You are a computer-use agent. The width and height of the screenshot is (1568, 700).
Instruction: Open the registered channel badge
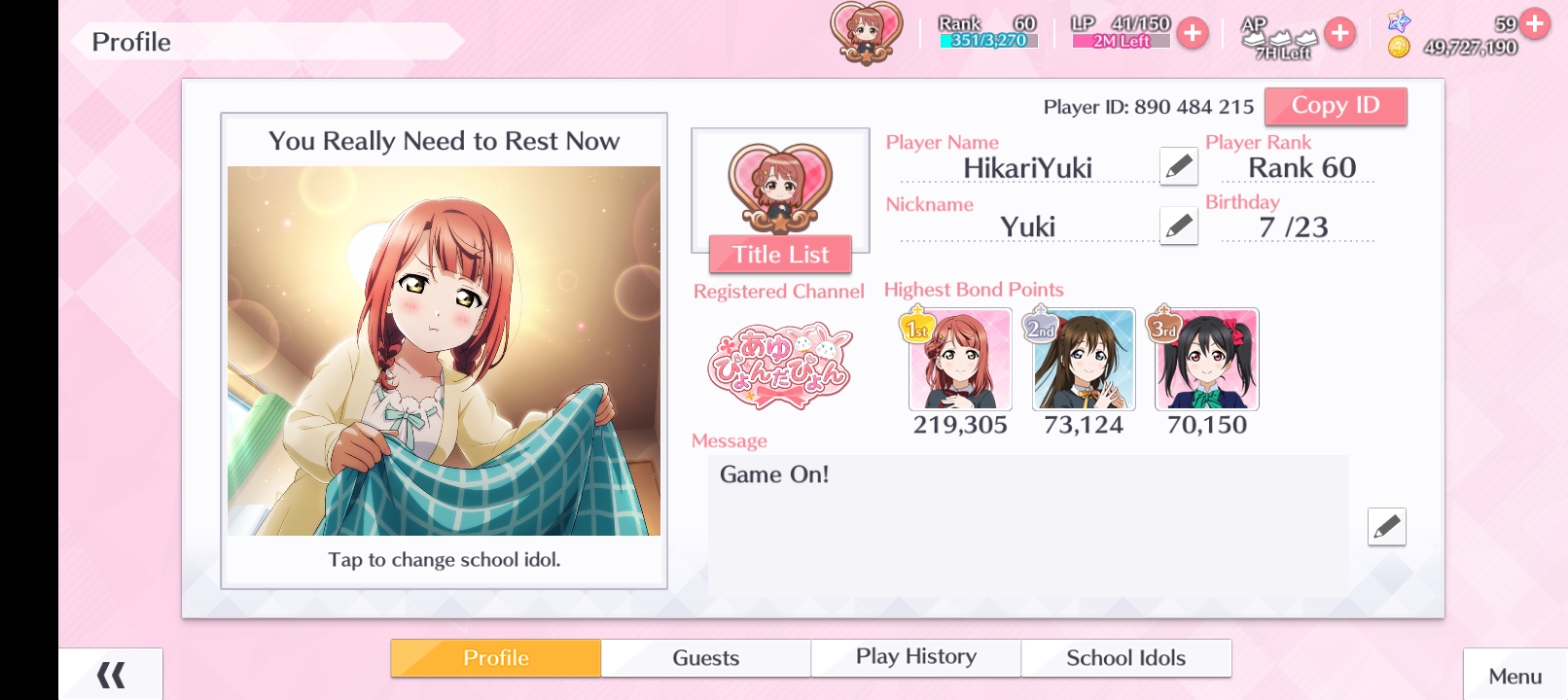click(x=780, y=367)
